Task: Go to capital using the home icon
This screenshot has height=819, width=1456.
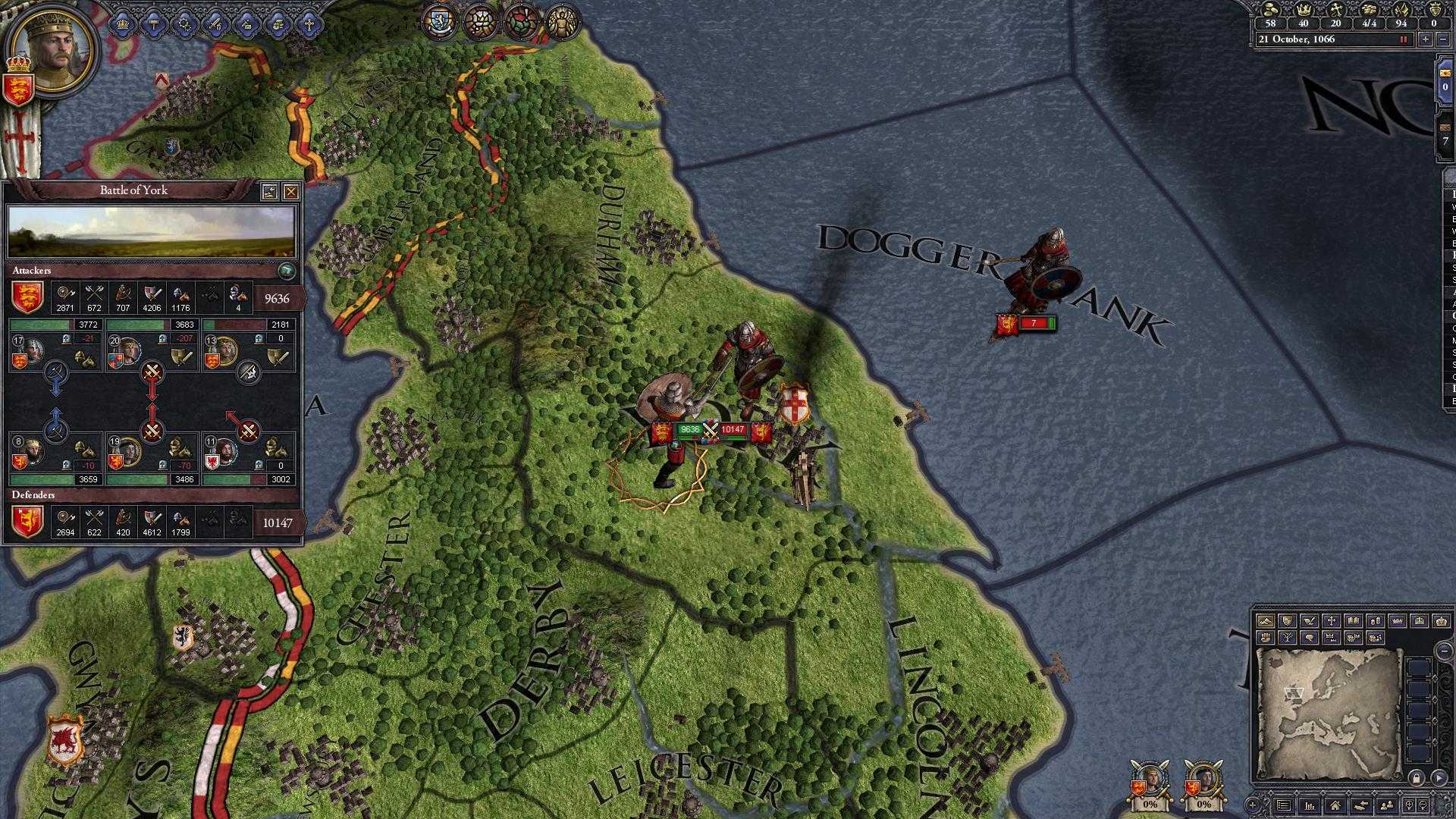Action: pyautogui.click(x=1336, y=806)
